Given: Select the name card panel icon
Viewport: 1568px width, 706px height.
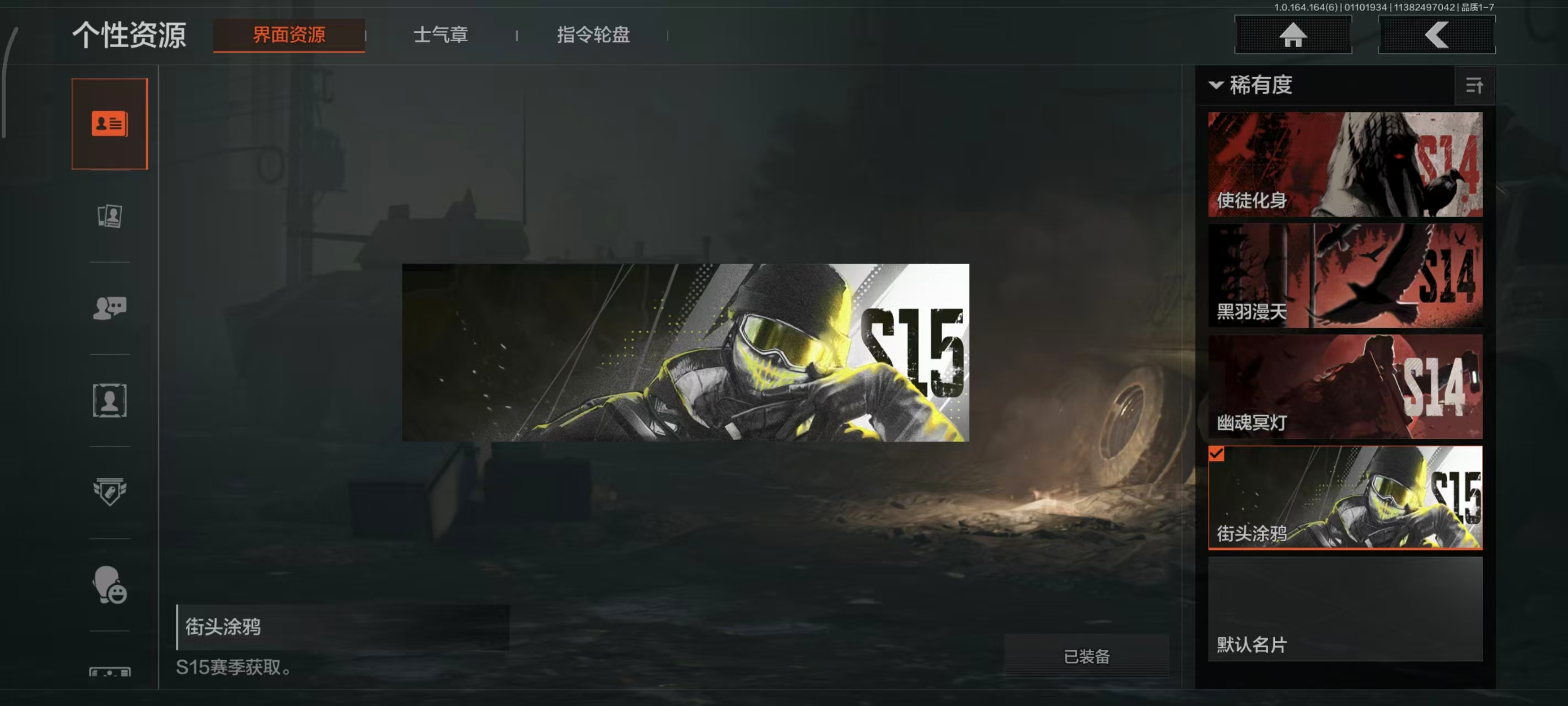Looking at the screenshot, I should 110,122.
